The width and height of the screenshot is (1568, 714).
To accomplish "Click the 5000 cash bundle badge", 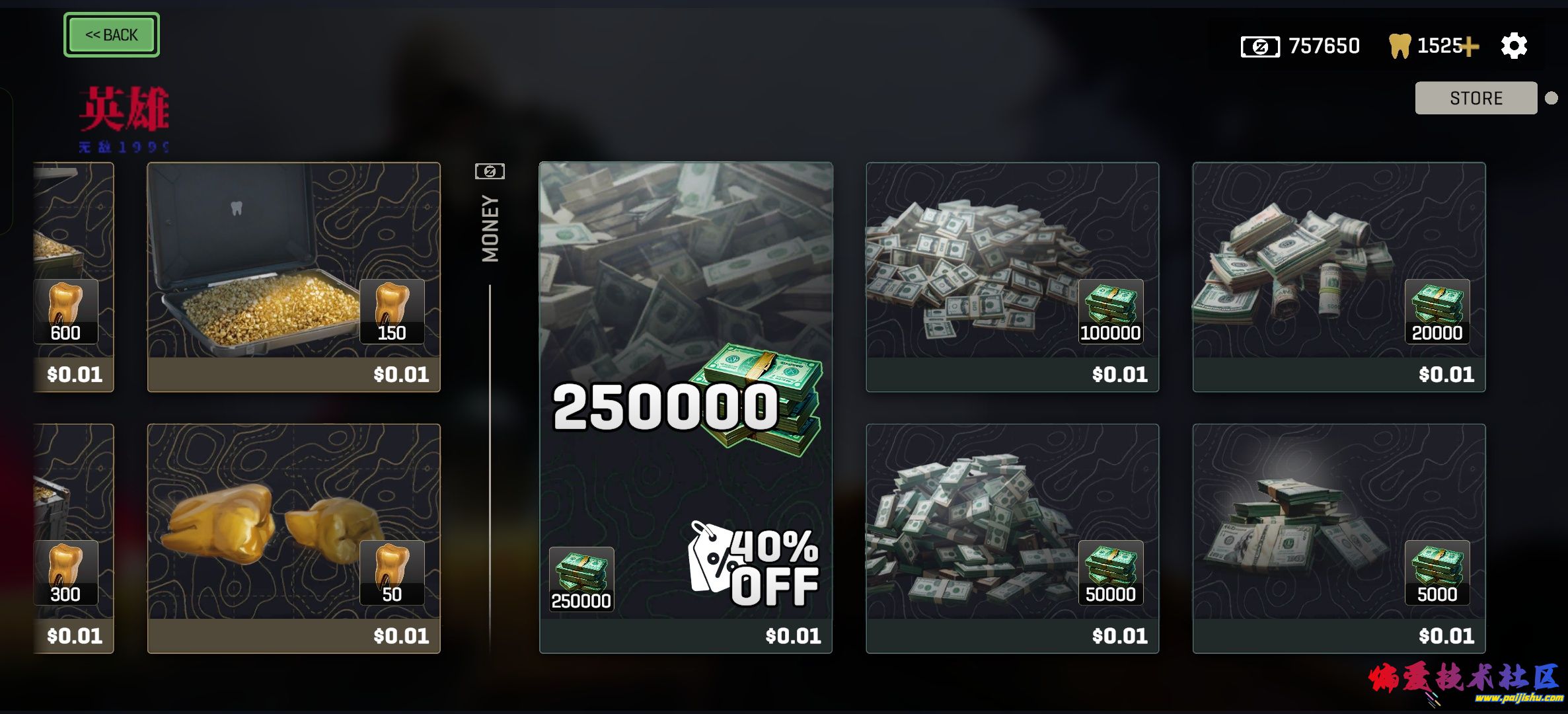I will (x=1438, y=575).
